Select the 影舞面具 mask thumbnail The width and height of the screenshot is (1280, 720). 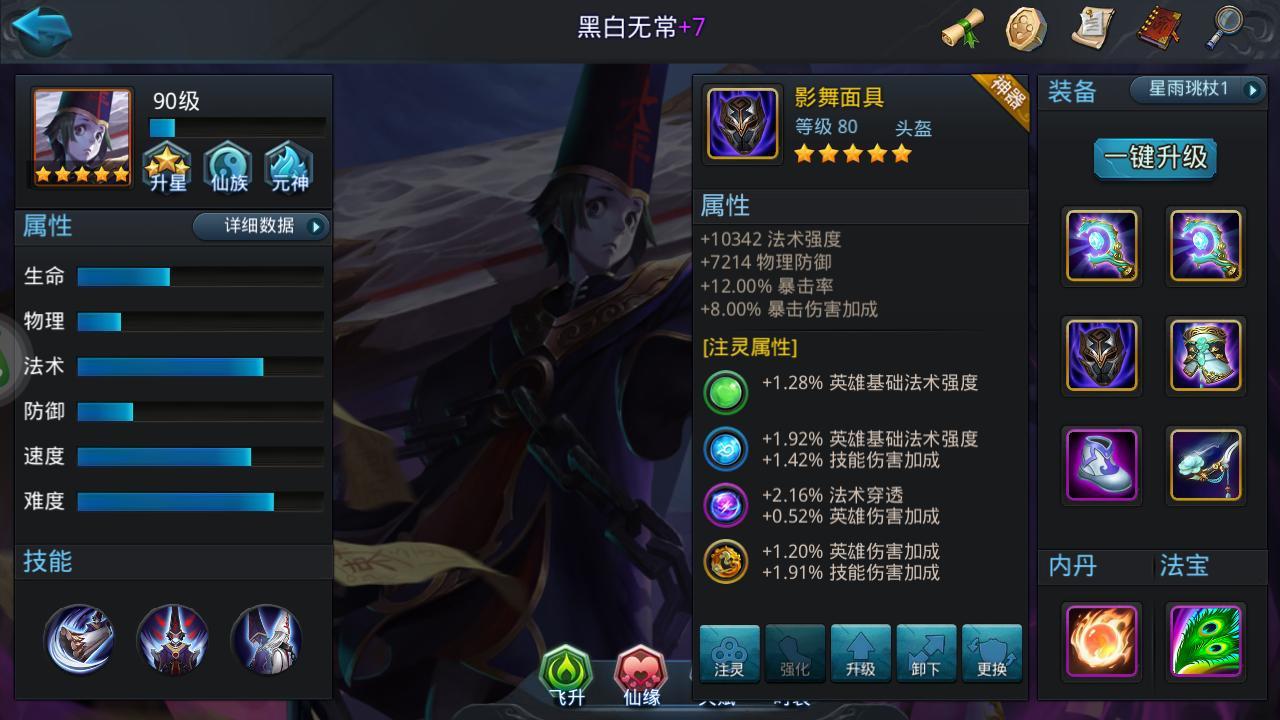[x=741, y=124]
